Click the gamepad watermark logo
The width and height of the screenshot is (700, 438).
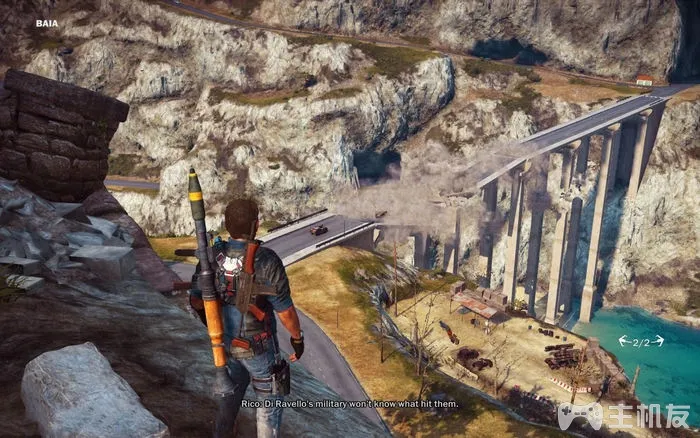[x=581, y=414]
